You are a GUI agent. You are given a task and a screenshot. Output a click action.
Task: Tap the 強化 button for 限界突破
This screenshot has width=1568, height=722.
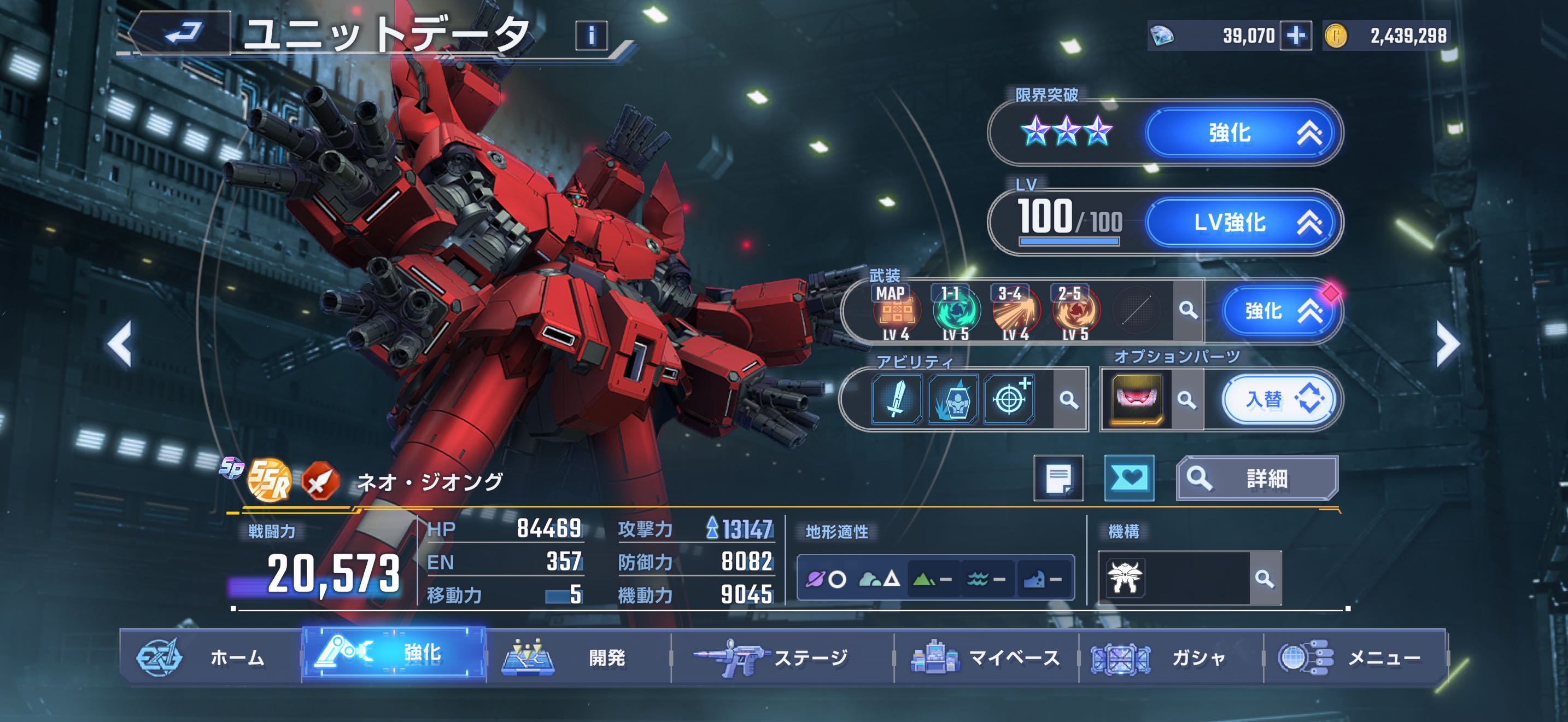click(1242, 133)
